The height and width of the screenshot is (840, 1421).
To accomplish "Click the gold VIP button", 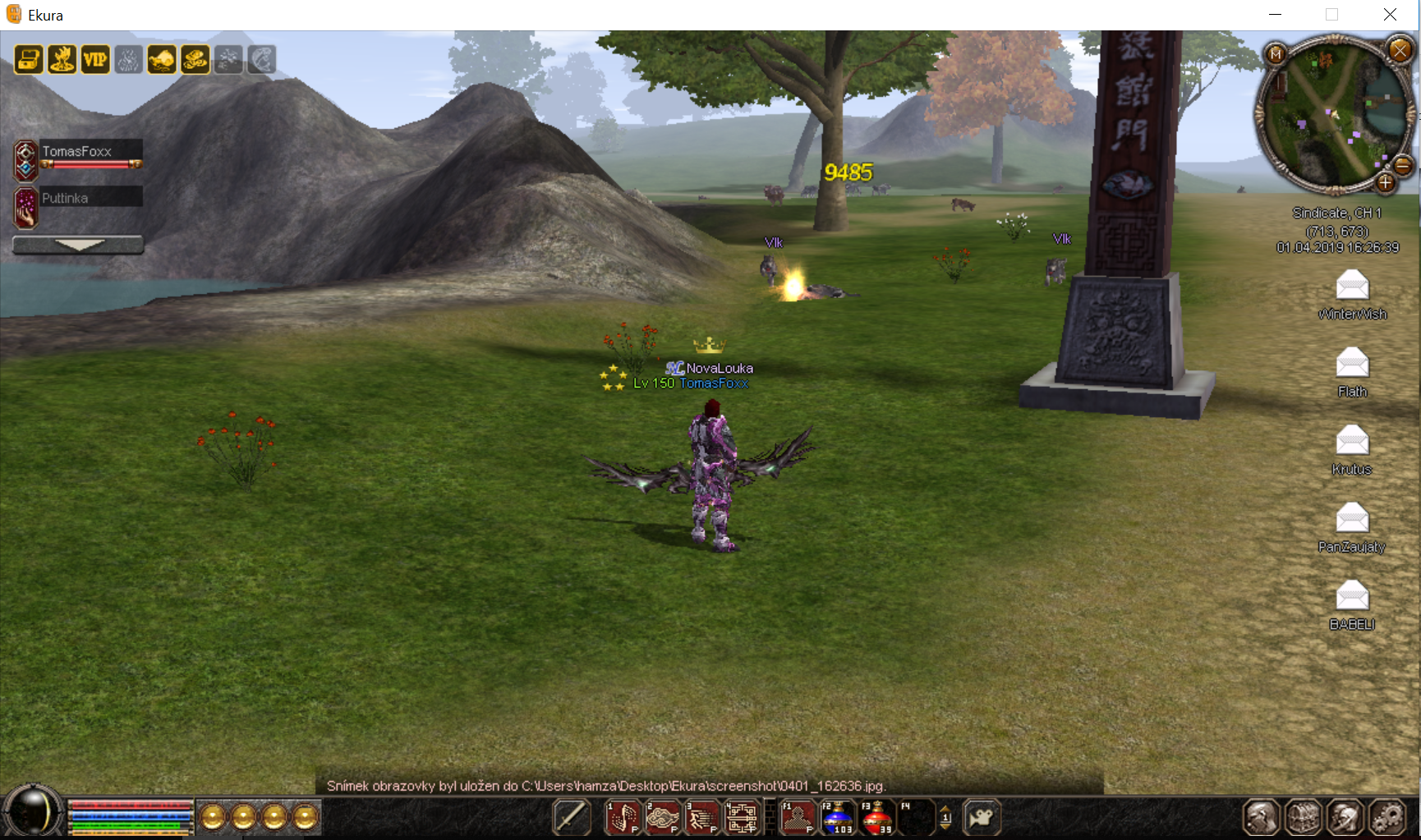I will pos(95,60).
